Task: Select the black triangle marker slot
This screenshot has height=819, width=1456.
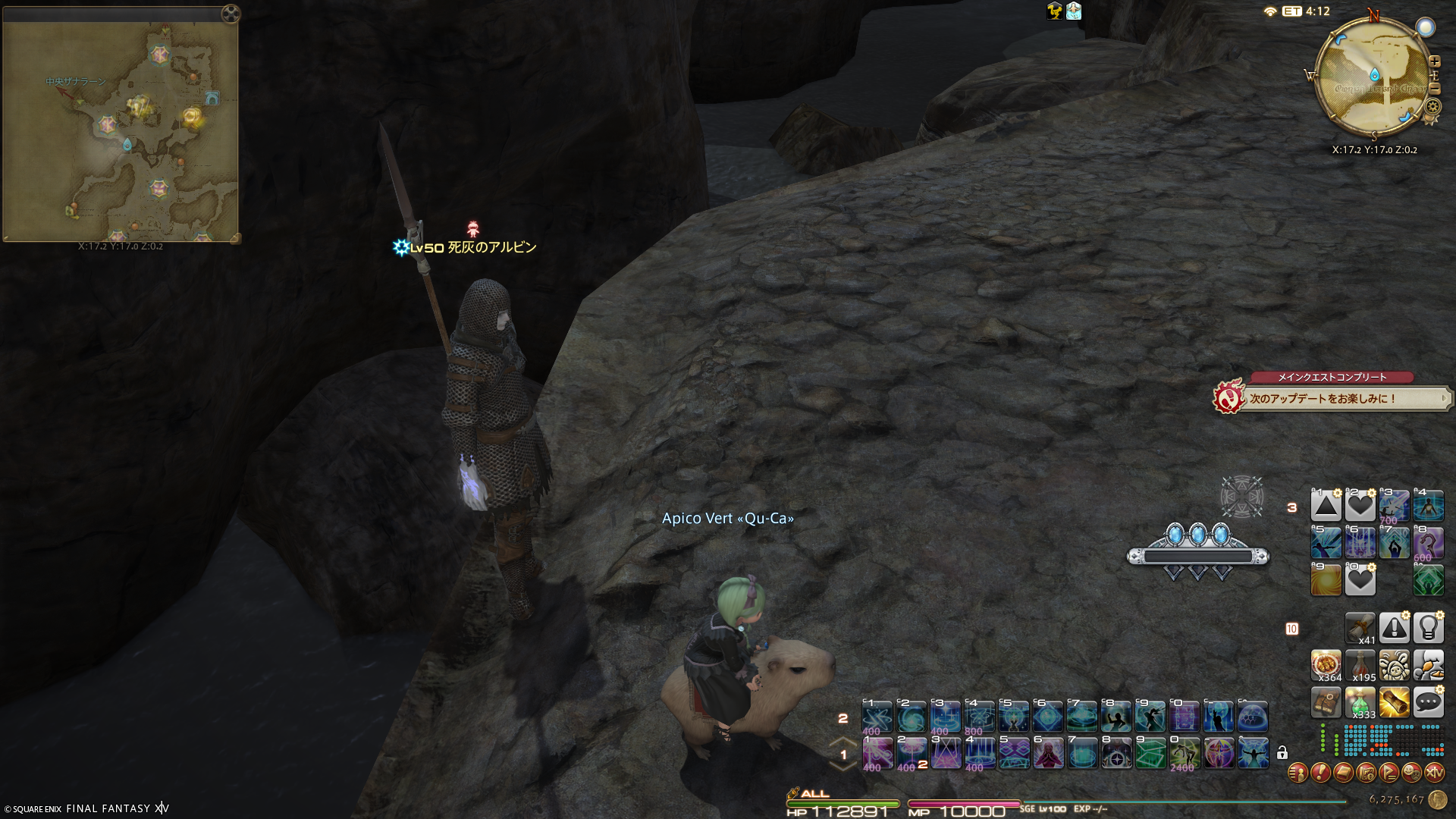Action: pos(1326,506)
